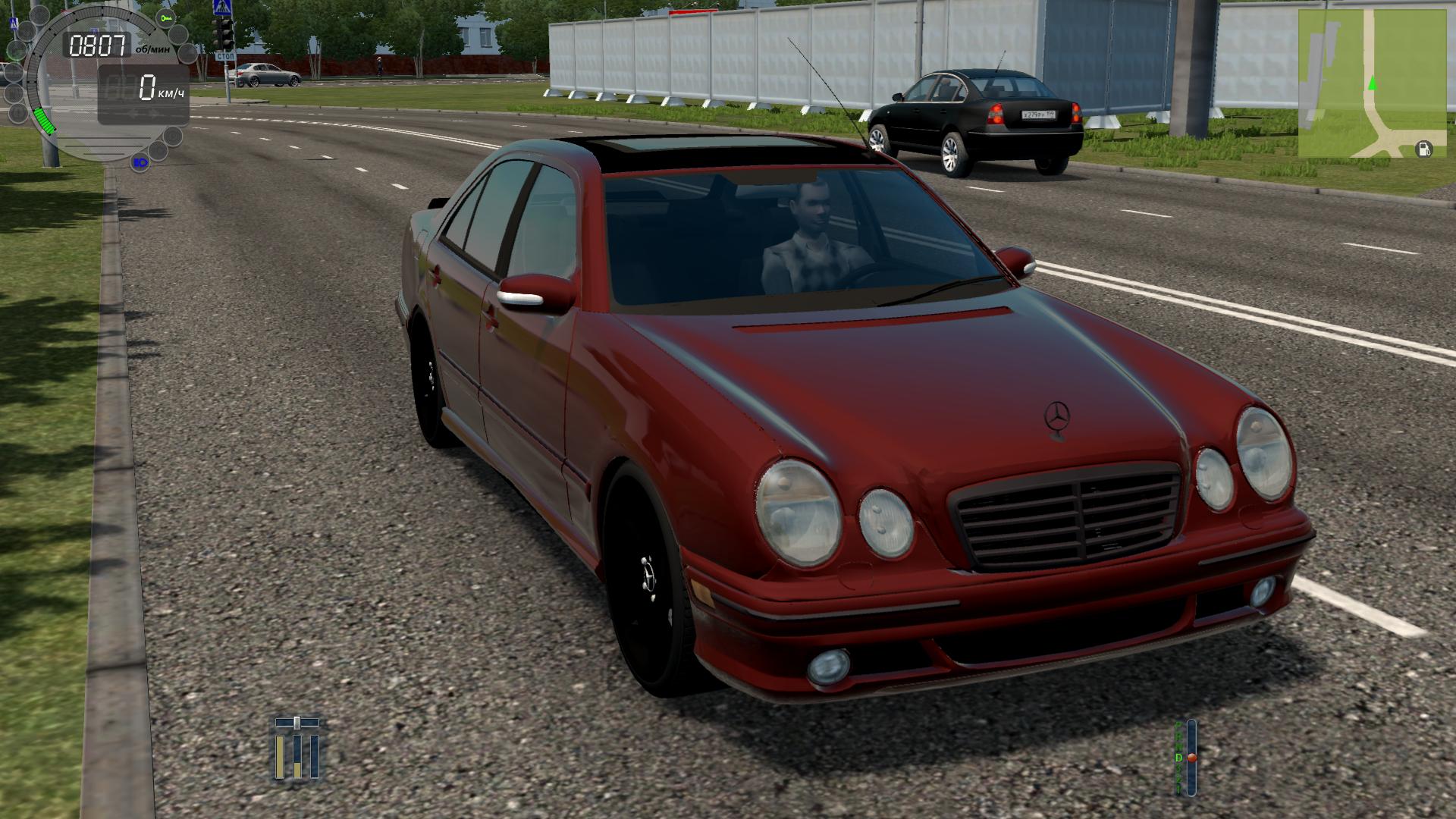Click the green RPM bar on the tachometer

(44, 121)
